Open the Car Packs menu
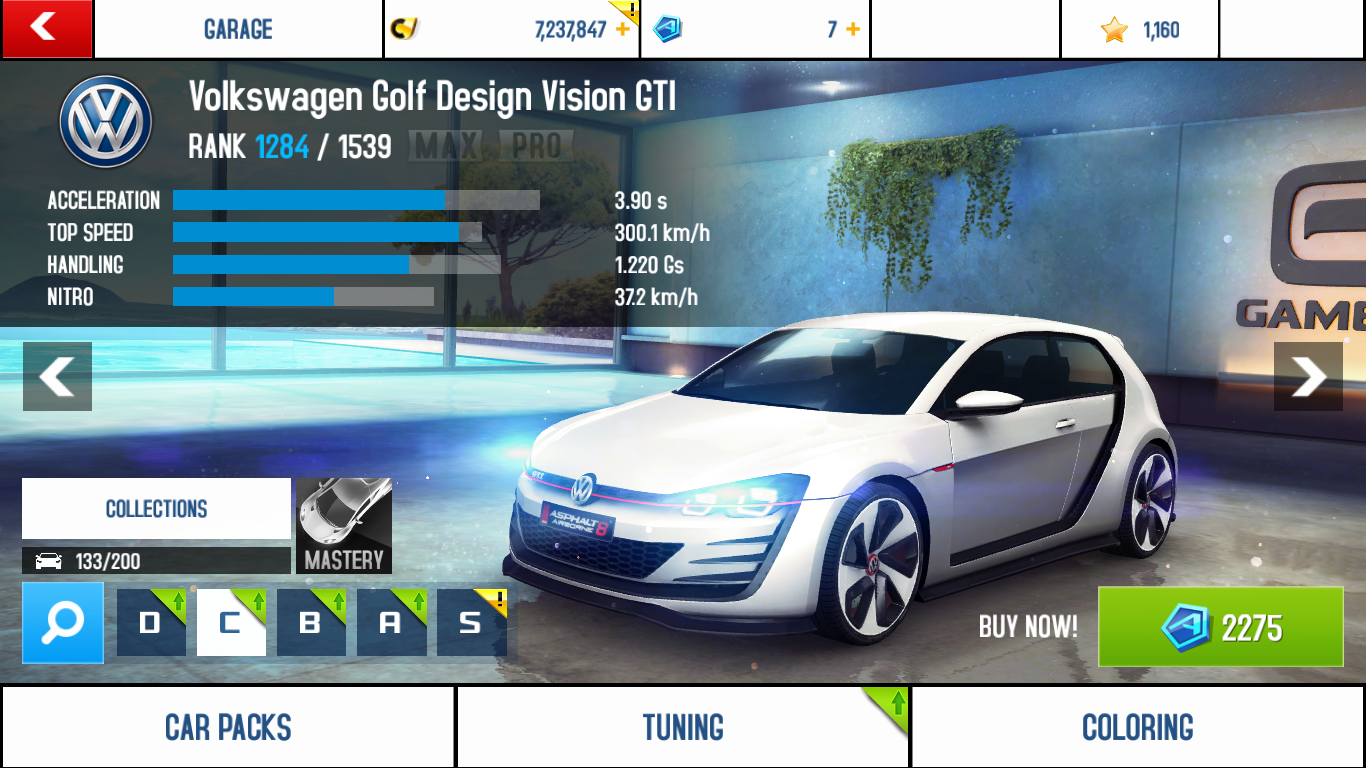 (228, 727)
